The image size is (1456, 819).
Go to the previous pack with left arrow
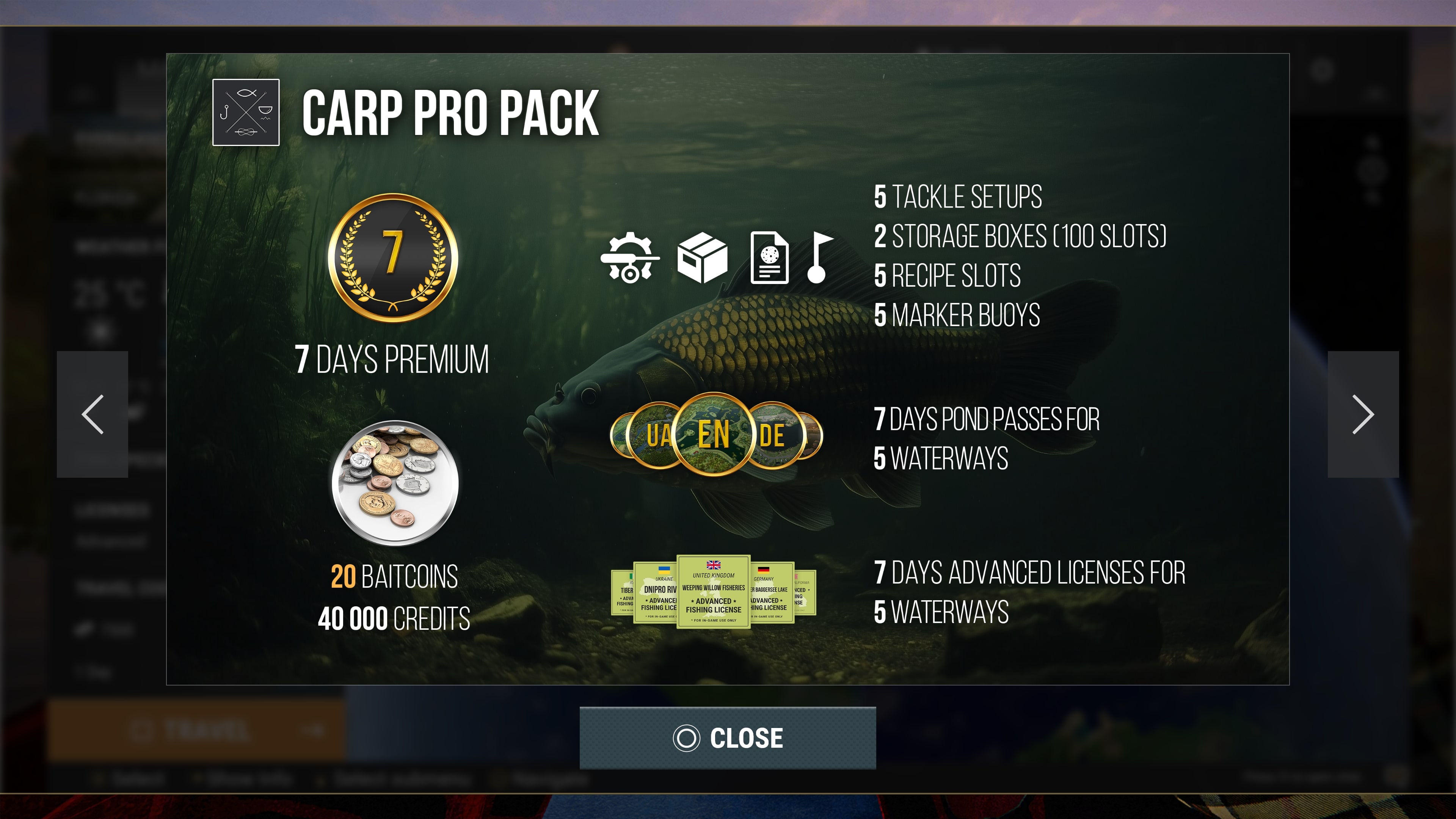pos(93,414)
